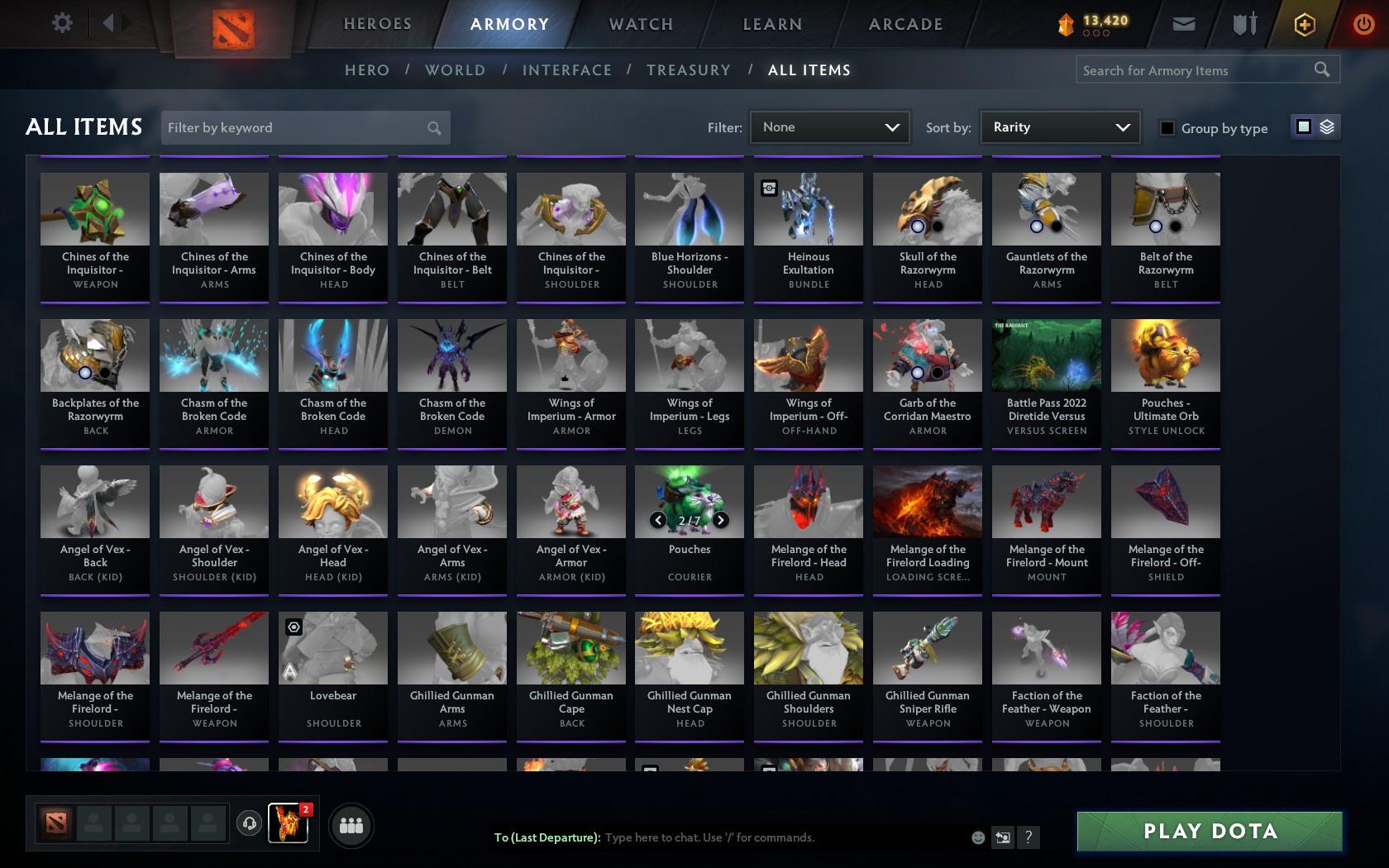Toggle the voice chat headset icon
Image resolution: width=1389 pixels, height=868 pixels.
pyautogui.click(x=249, y=825)
